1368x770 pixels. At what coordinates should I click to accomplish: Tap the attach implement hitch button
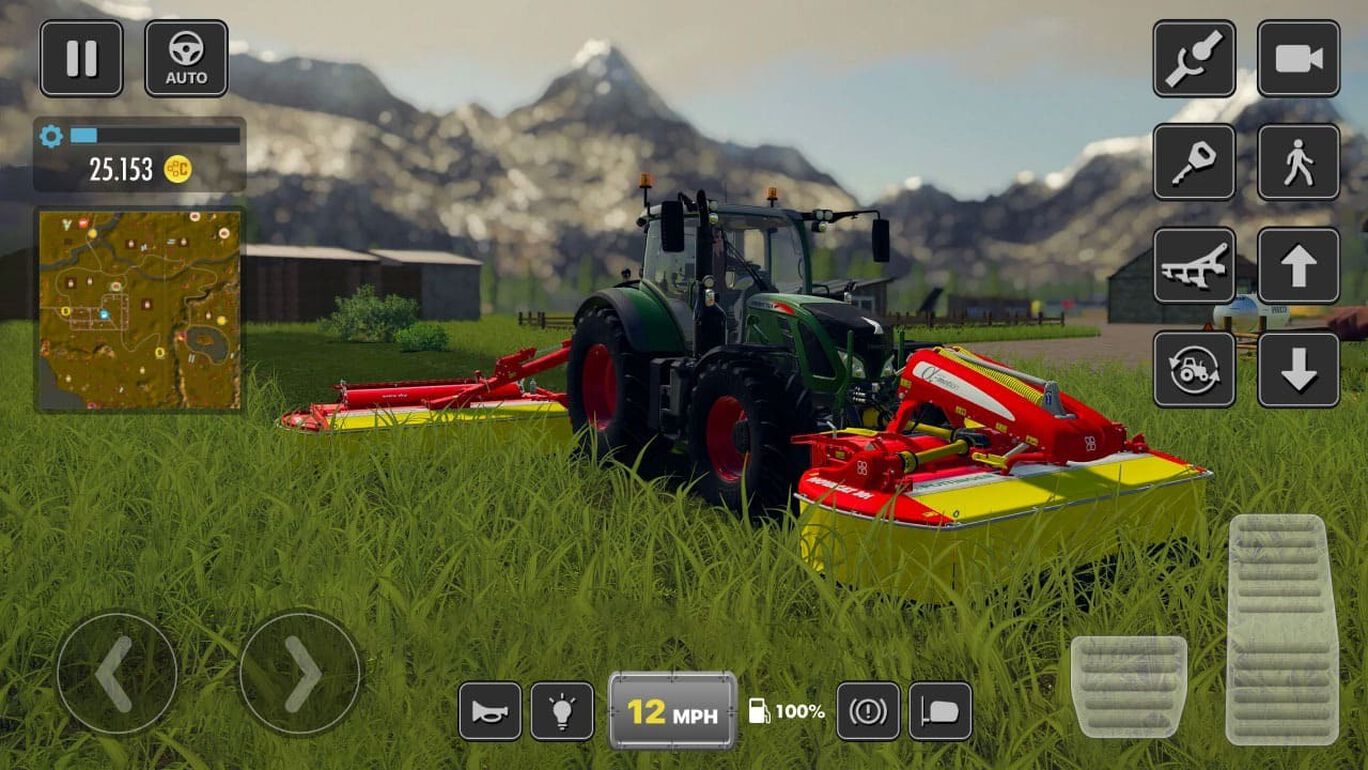point(1194,58)
